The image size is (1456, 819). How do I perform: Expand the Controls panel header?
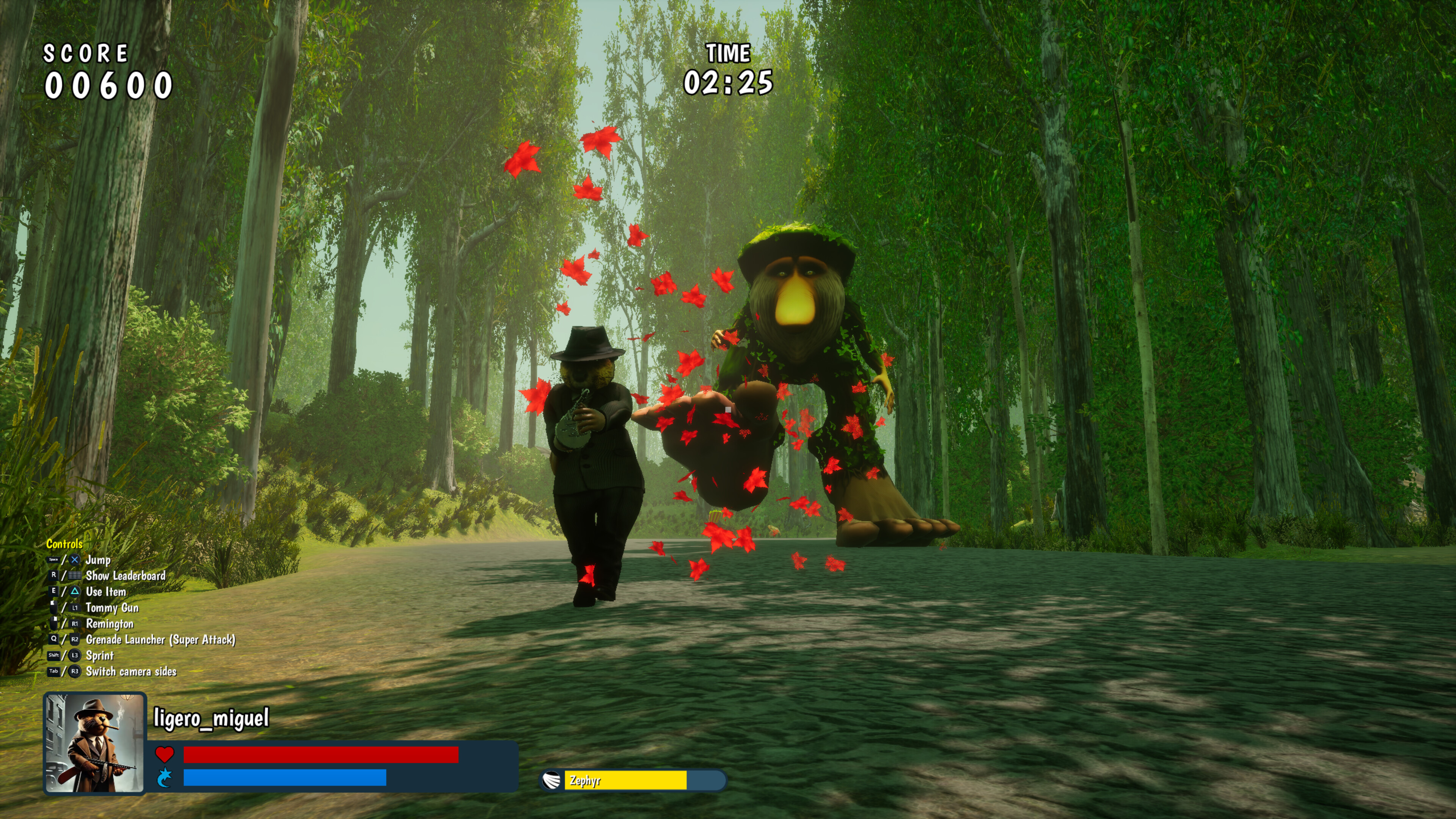(64, 544)
